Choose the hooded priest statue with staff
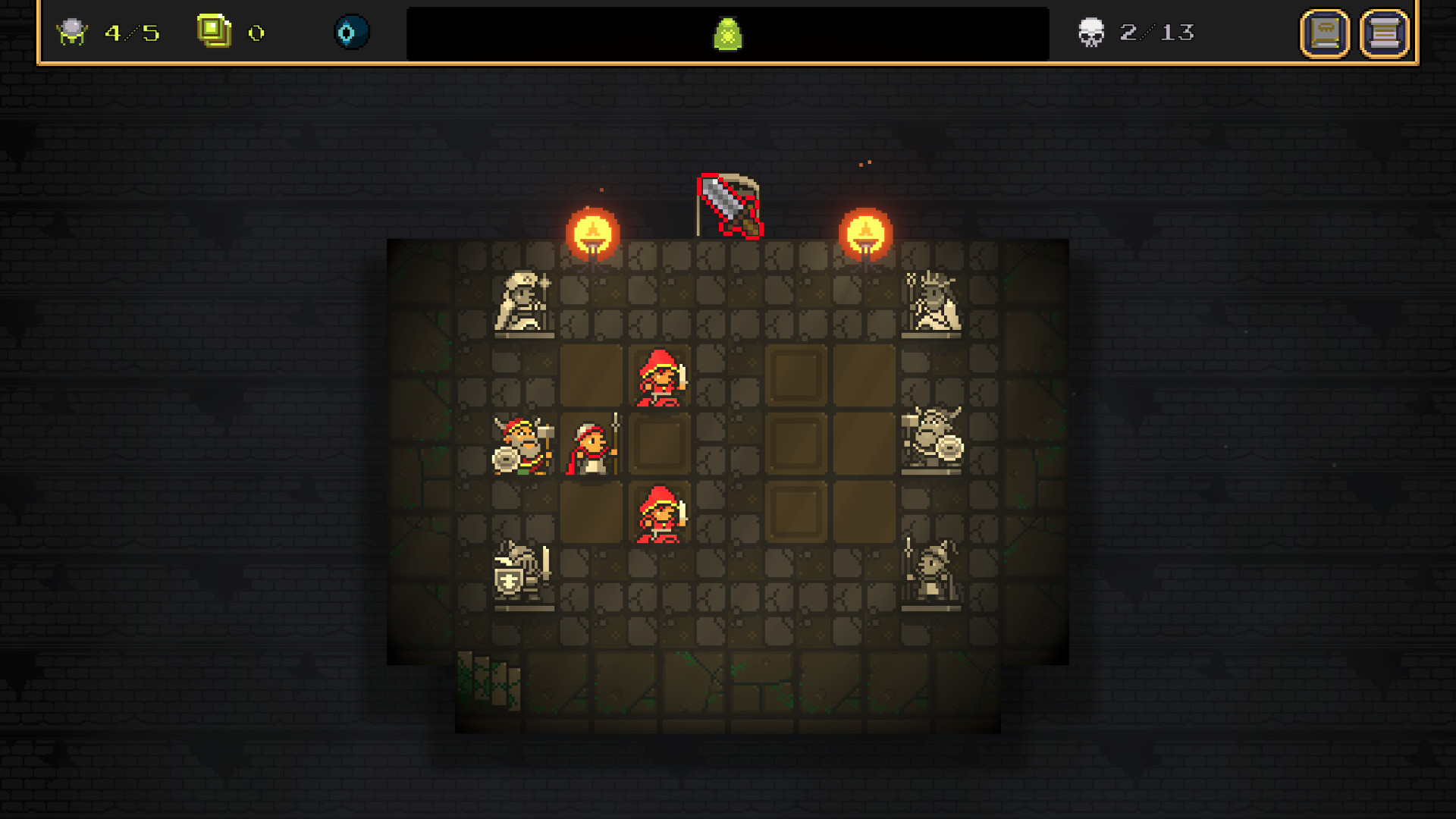1456x819 pixels. [x=523, y=303]
